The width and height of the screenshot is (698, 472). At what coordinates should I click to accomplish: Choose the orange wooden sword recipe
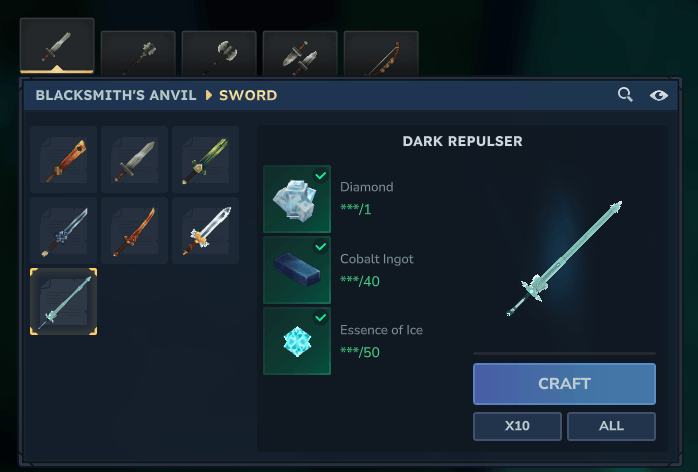click(x=64, y=159)
